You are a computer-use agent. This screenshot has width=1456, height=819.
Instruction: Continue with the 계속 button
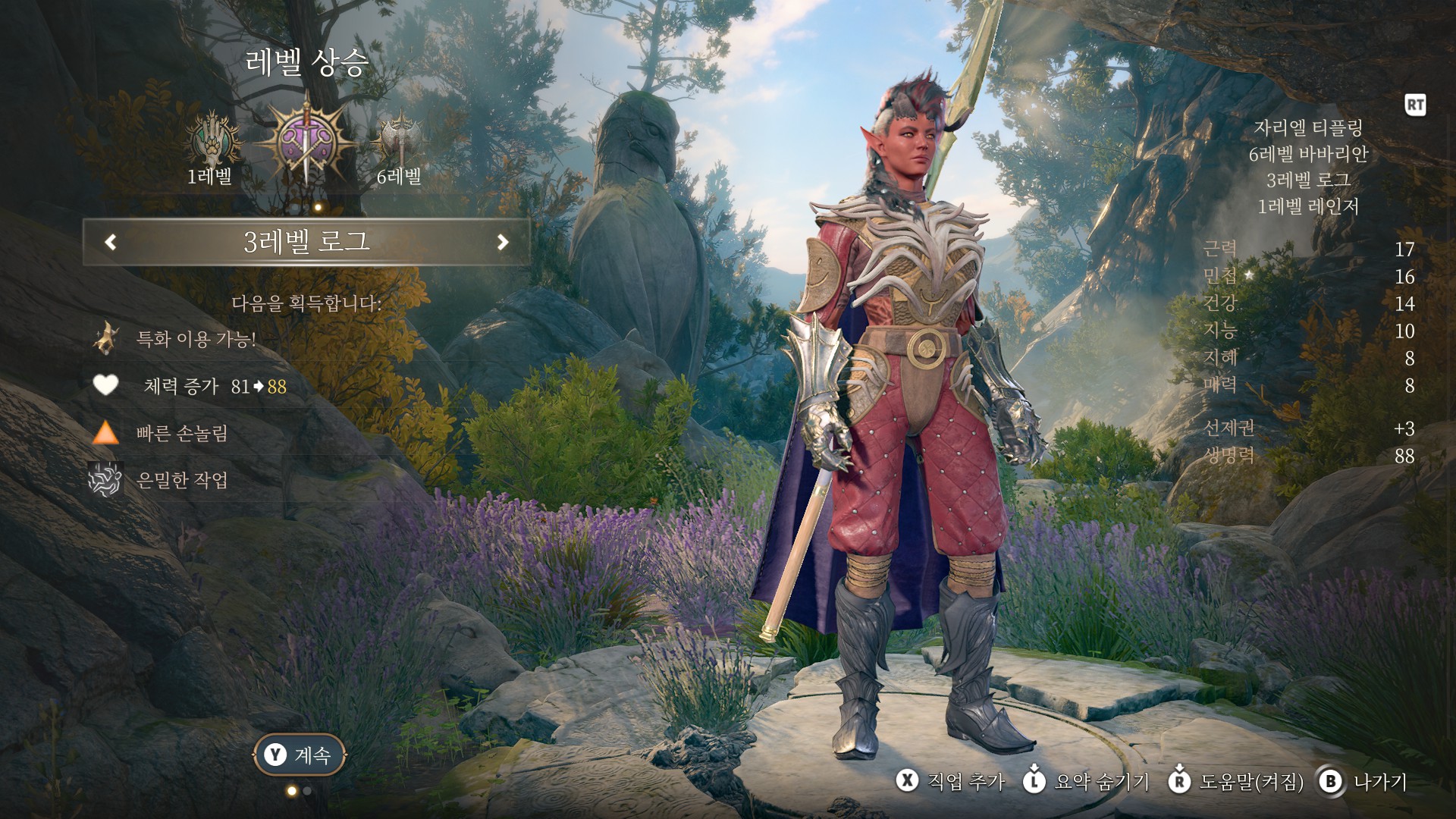299,755
